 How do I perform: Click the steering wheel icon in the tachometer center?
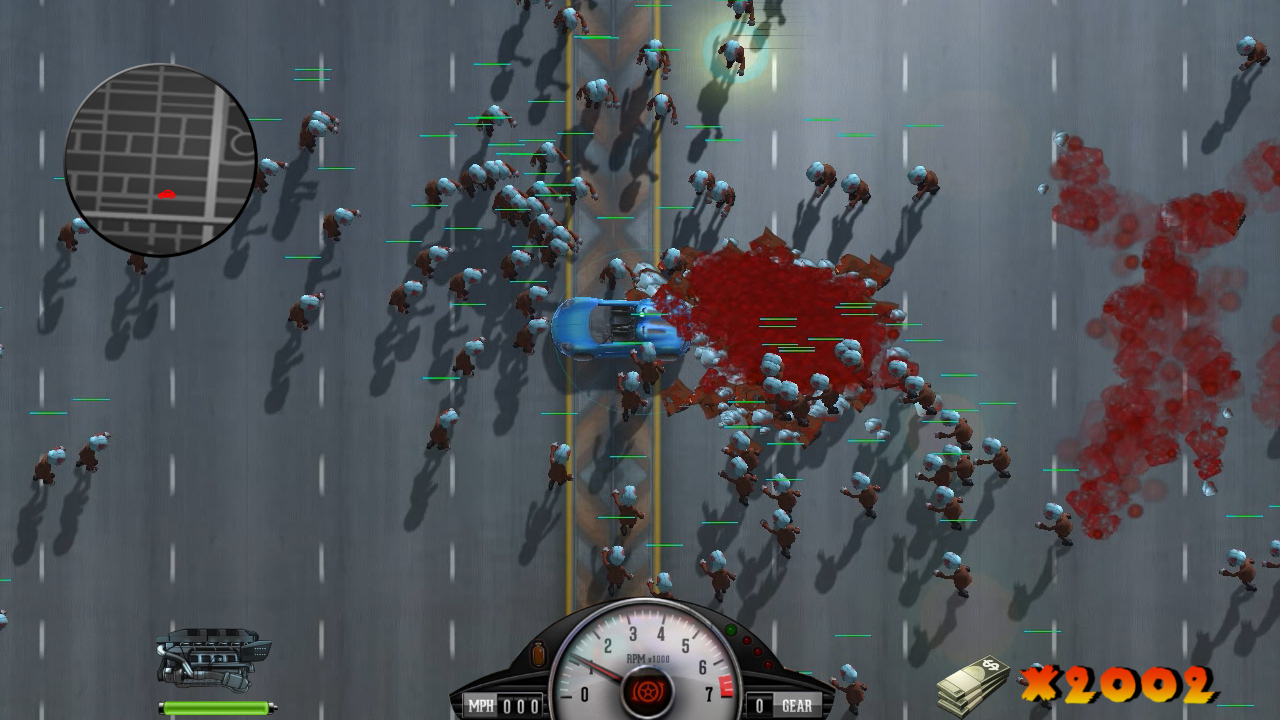(x=648, y=690)
